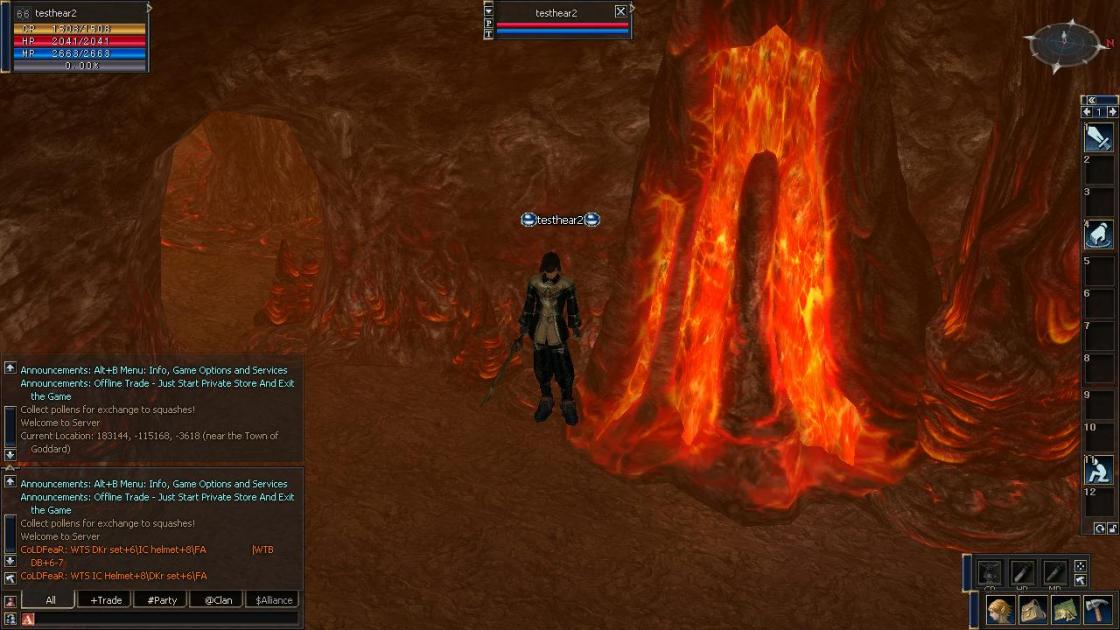Activate the sit/stand action in slot 11
This screenshot has width=1120, height=630.
tap(1100, 468)
